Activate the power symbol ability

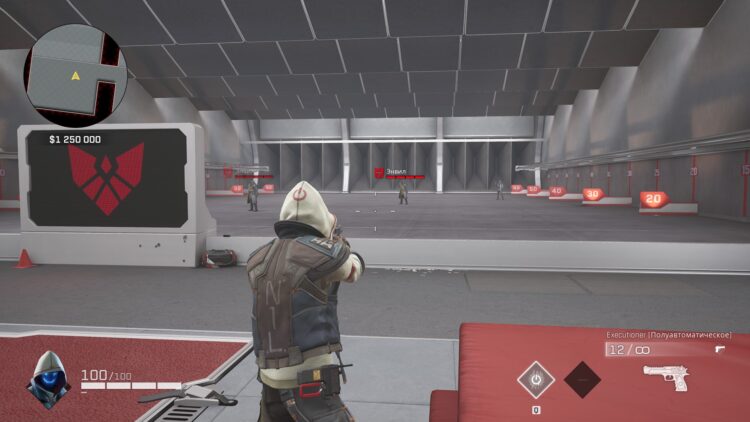536,380
